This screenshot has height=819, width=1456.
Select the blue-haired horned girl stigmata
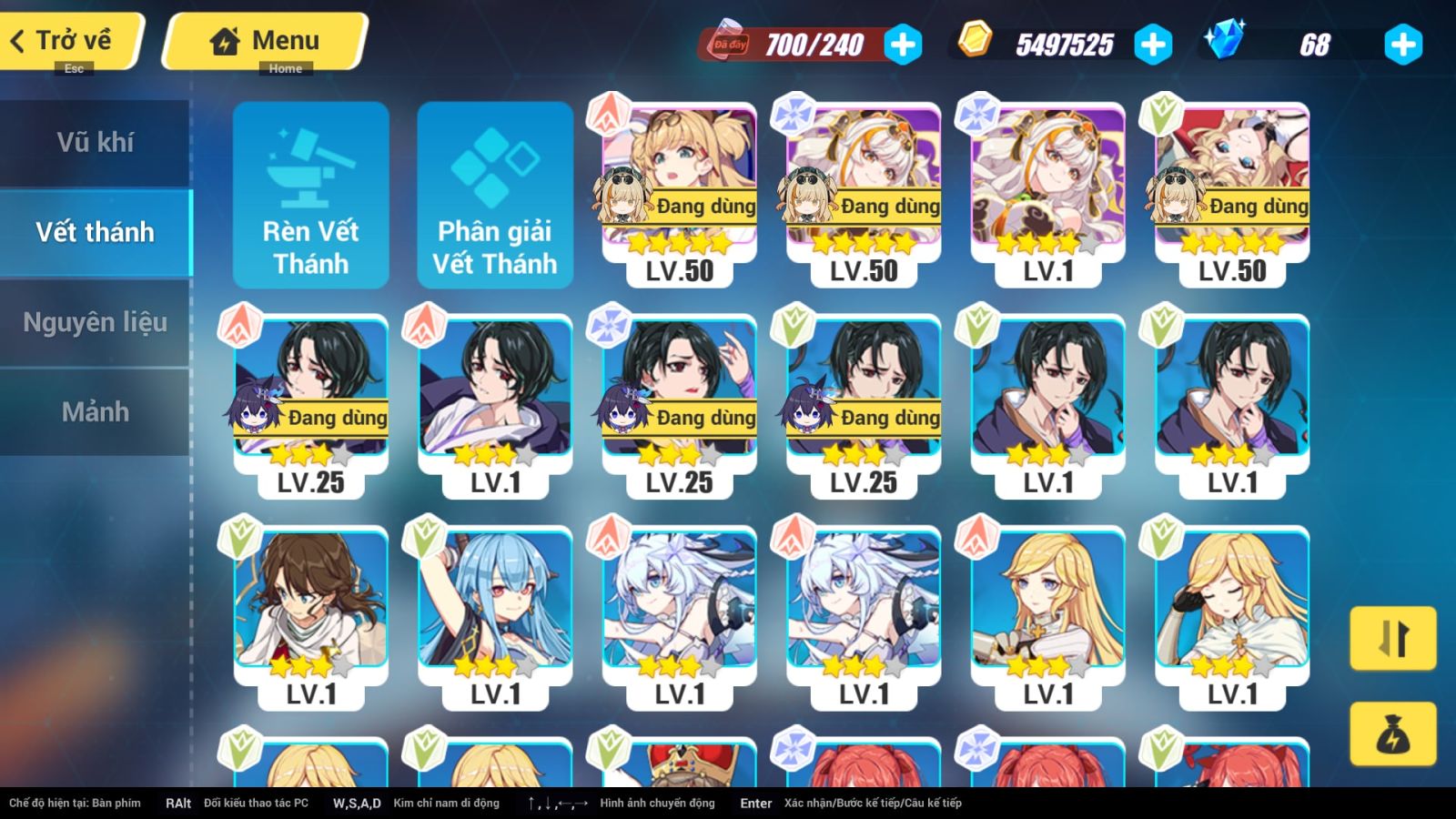pyautogui.click(x=495, y=610)
